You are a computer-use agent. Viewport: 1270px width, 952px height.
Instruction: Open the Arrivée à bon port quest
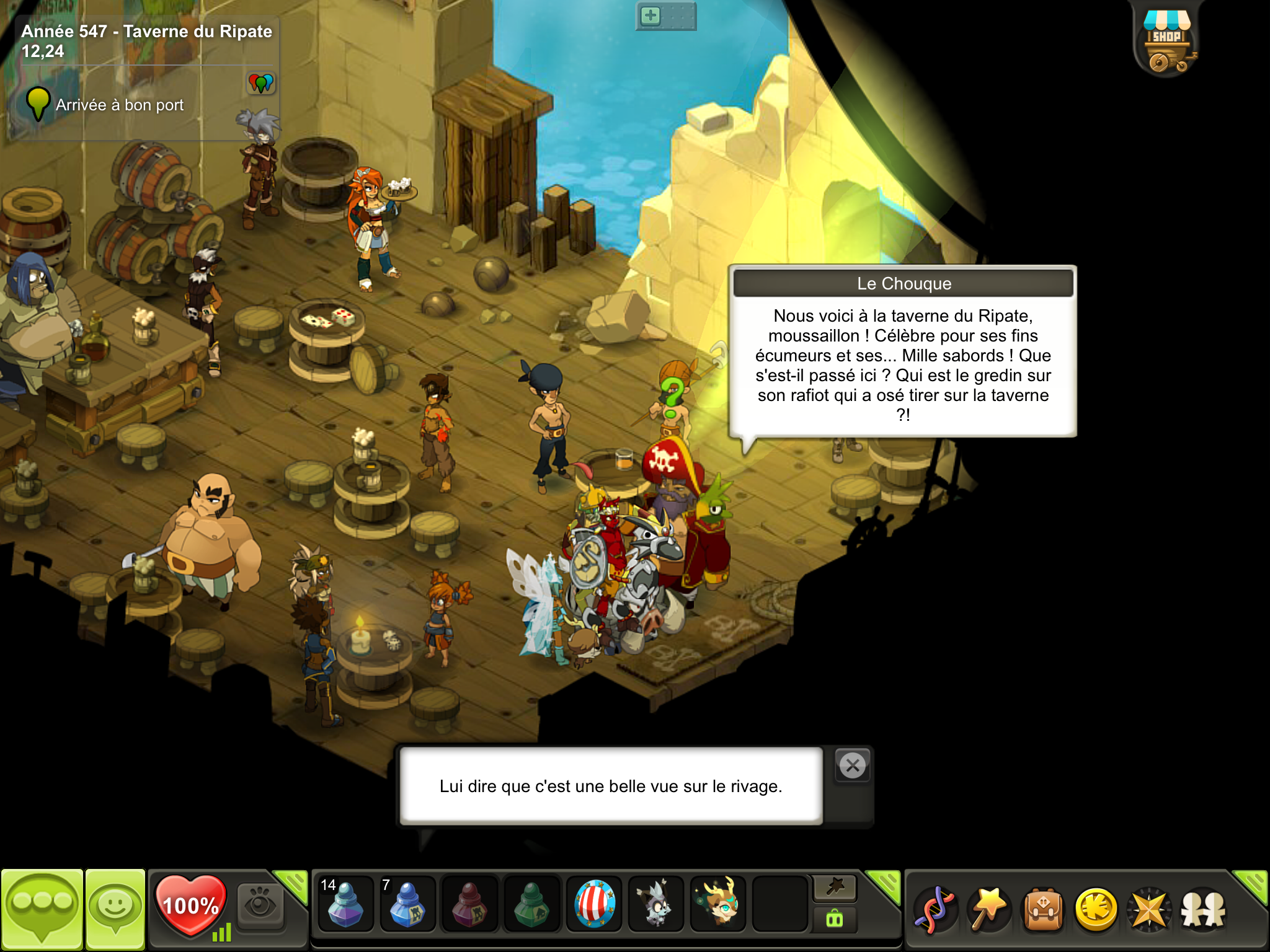pyautogui.click(x=120, y=105)
